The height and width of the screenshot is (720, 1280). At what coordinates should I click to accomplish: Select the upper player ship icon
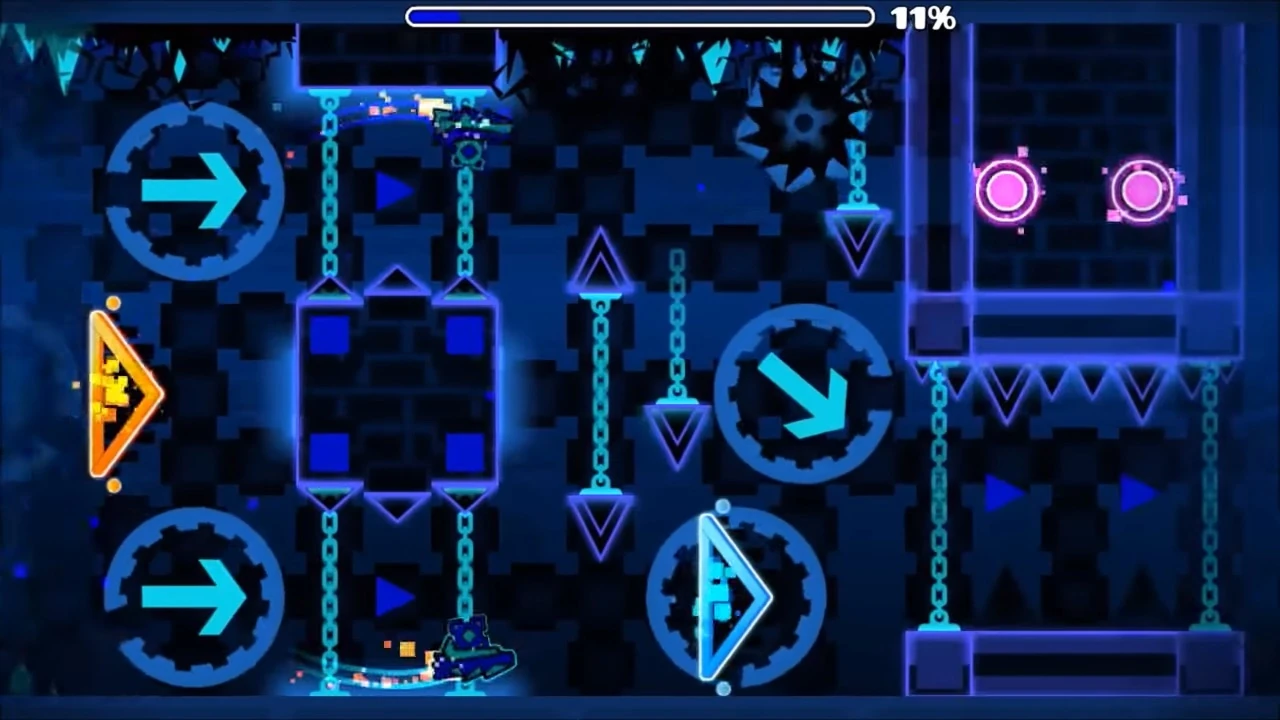click(x=465, y=120)
